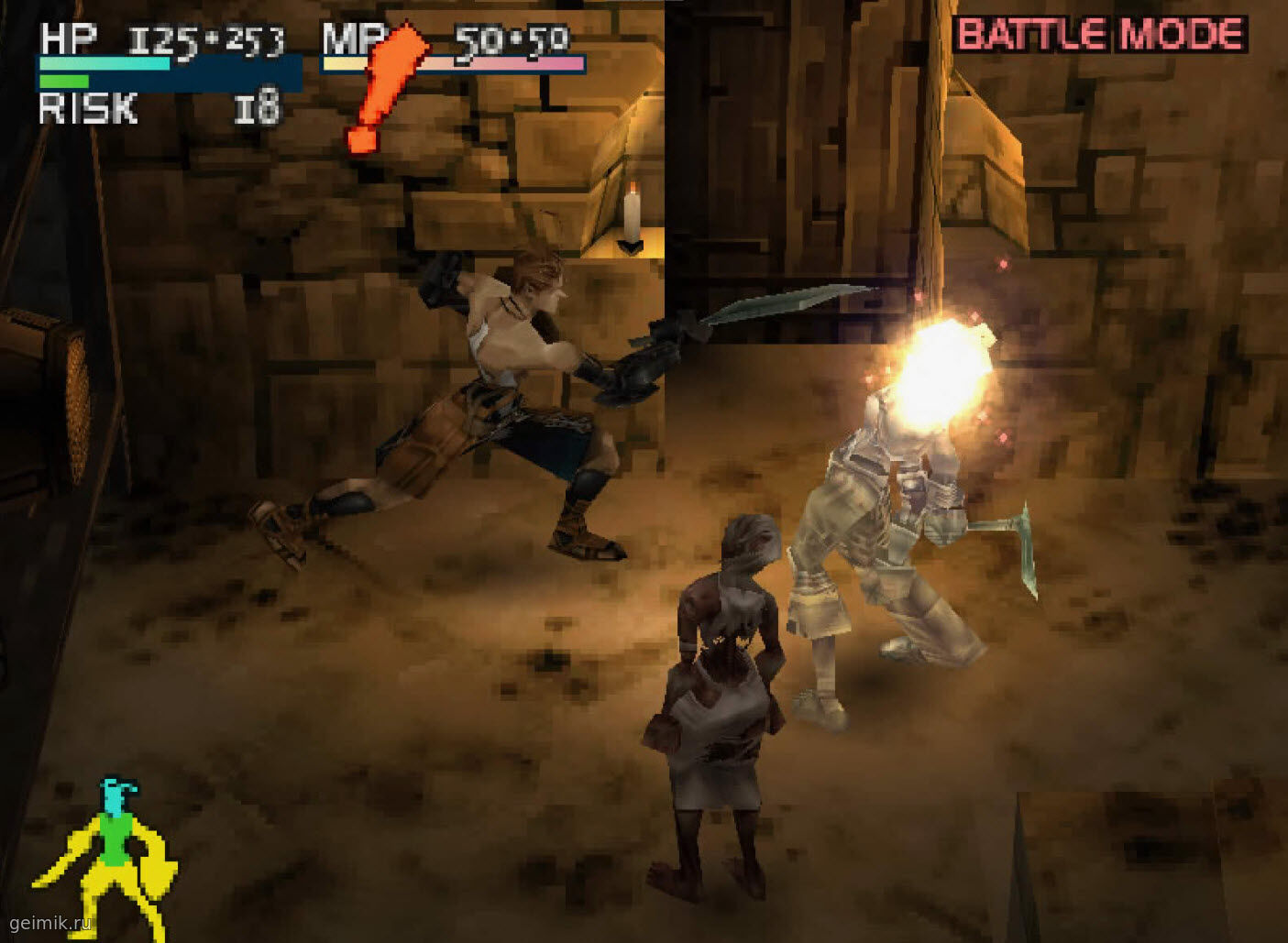
Task: Open the geimik.ru watermark link
Action: 50,923
